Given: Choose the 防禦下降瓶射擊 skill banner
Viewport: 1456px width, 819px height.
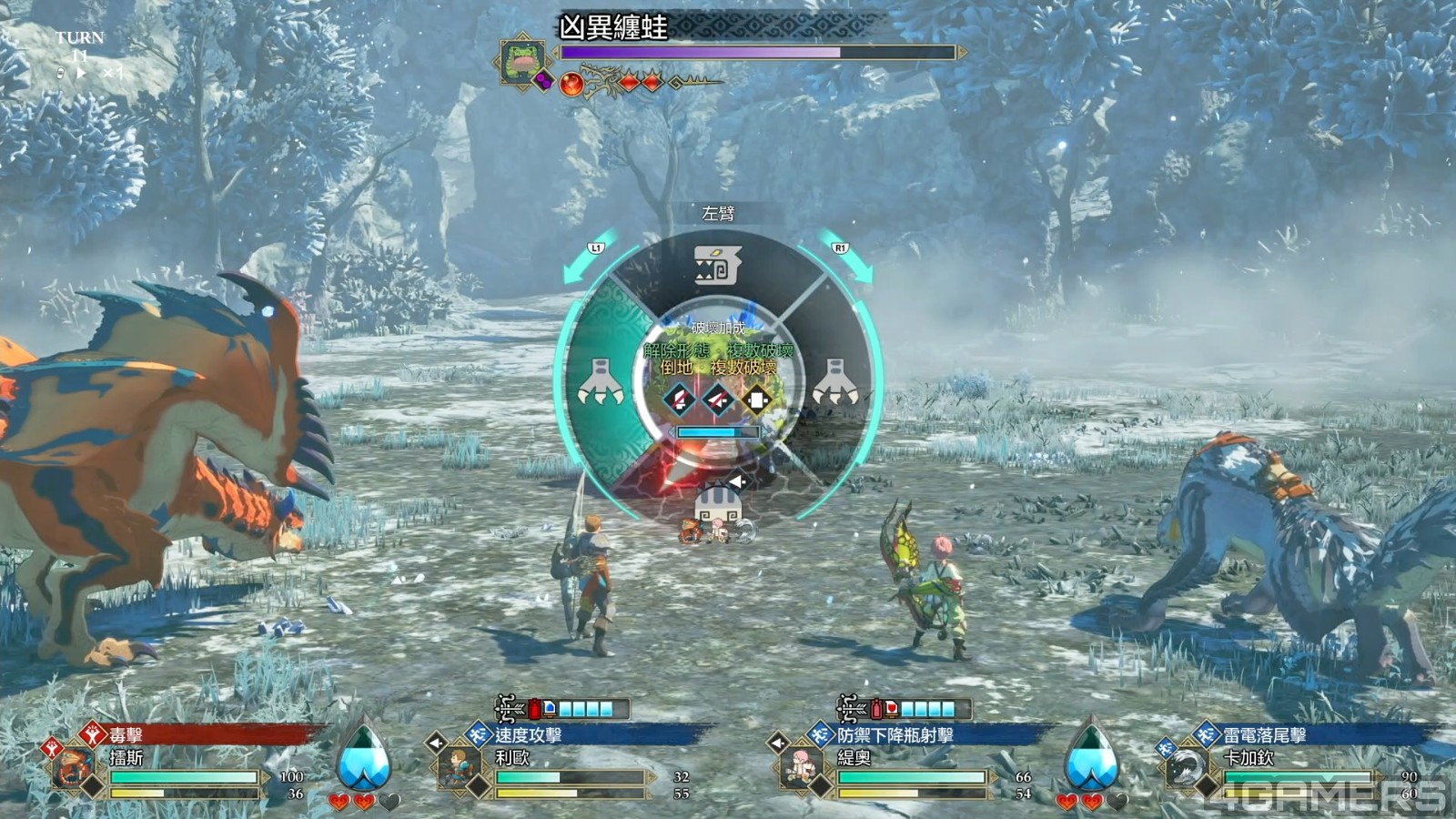Looking at the screenshot, I should pyautogui.click(x=895, y=734).
